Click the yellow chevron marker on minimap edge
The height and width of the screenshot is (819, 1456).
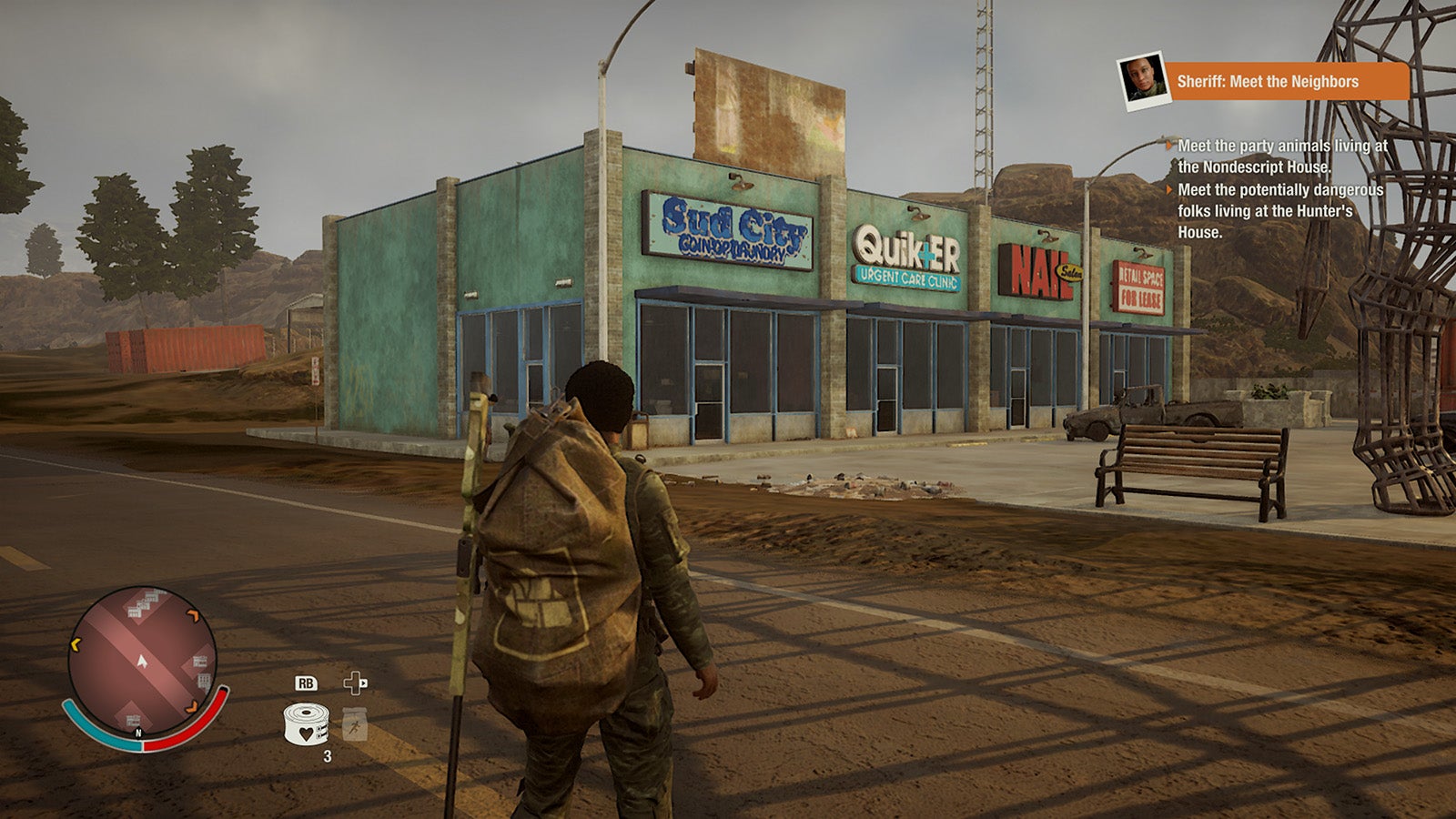[75, 642]
